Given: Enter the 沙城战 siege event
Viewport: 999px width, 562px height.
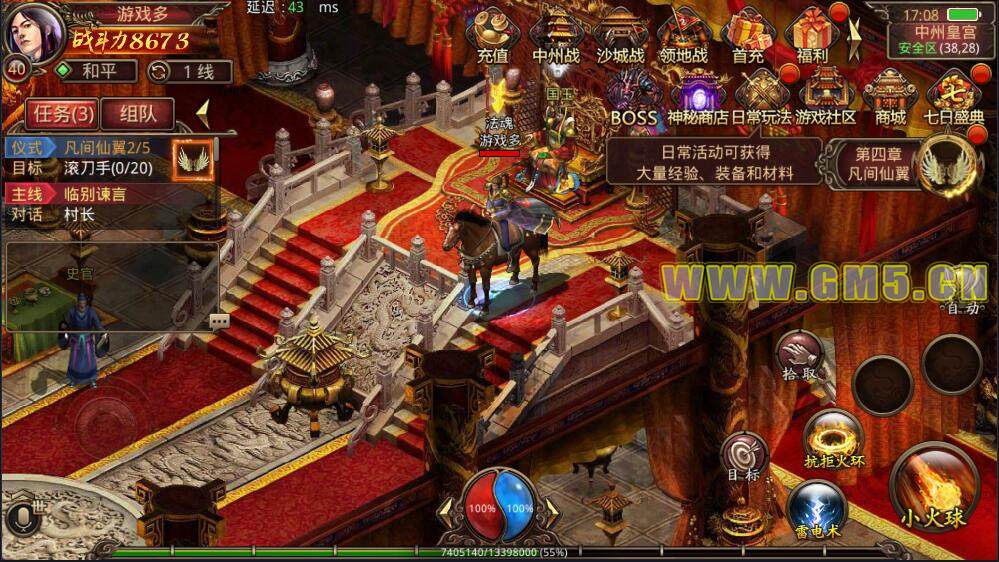Looking at the screenshot, I should point(620,34).
